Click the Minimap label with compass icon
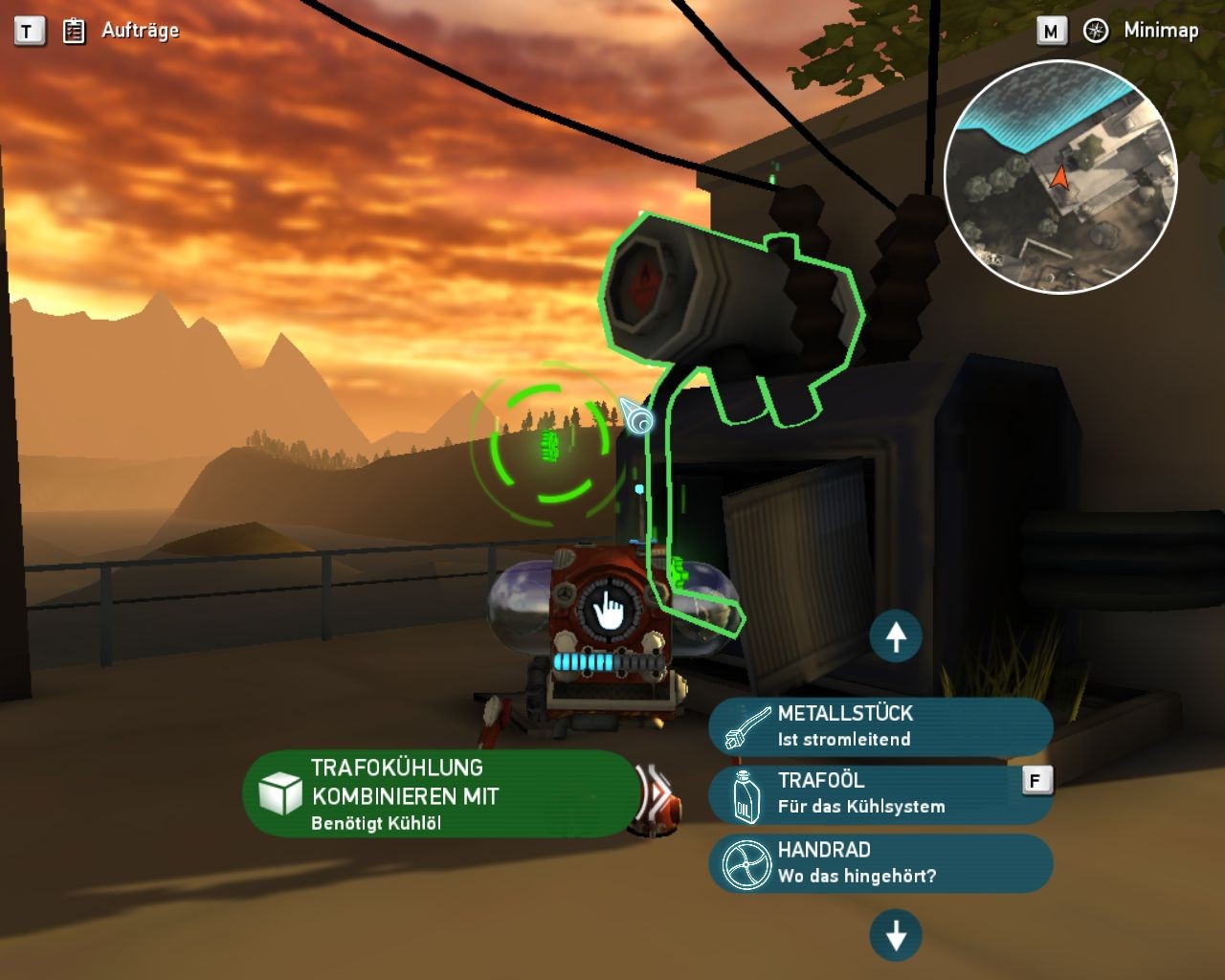The width and height of the screenshot is (1225, 980). tap(1142, 31)
